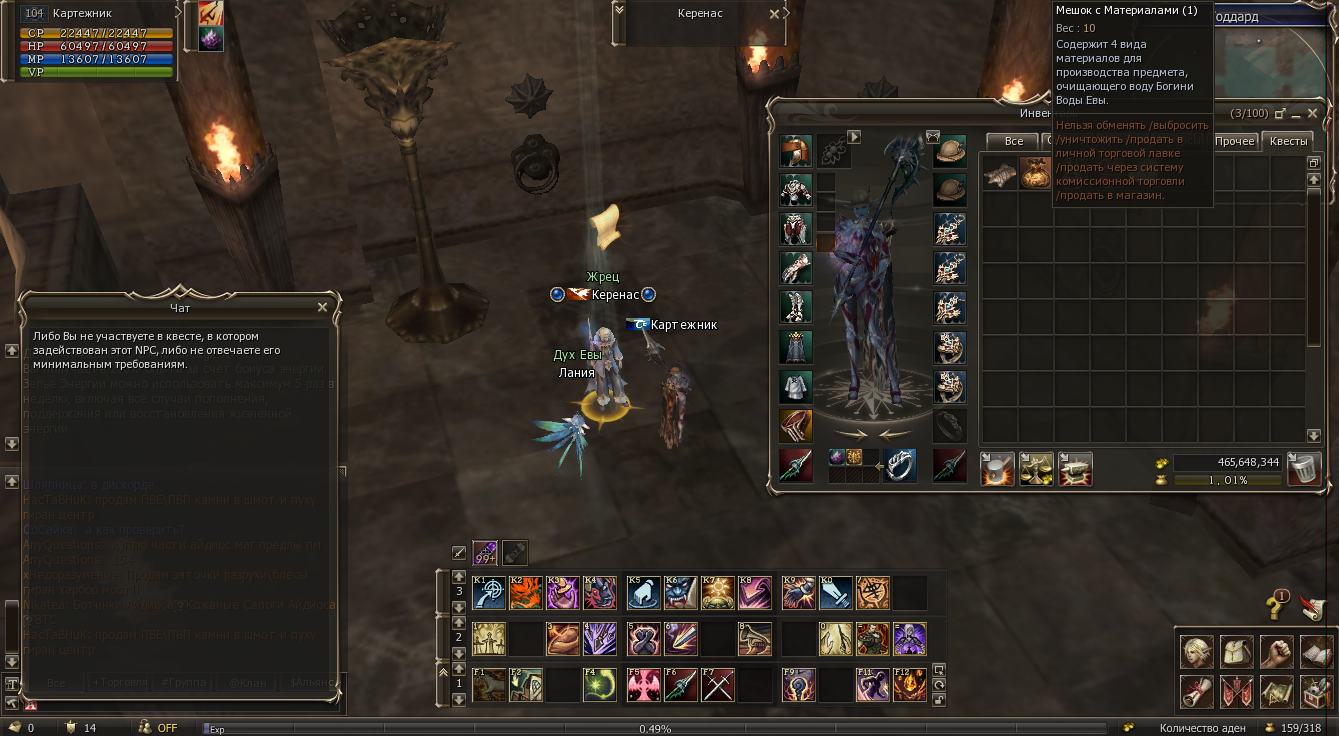
Task: Close the Керенас target window
Action: tap(775, 14)
